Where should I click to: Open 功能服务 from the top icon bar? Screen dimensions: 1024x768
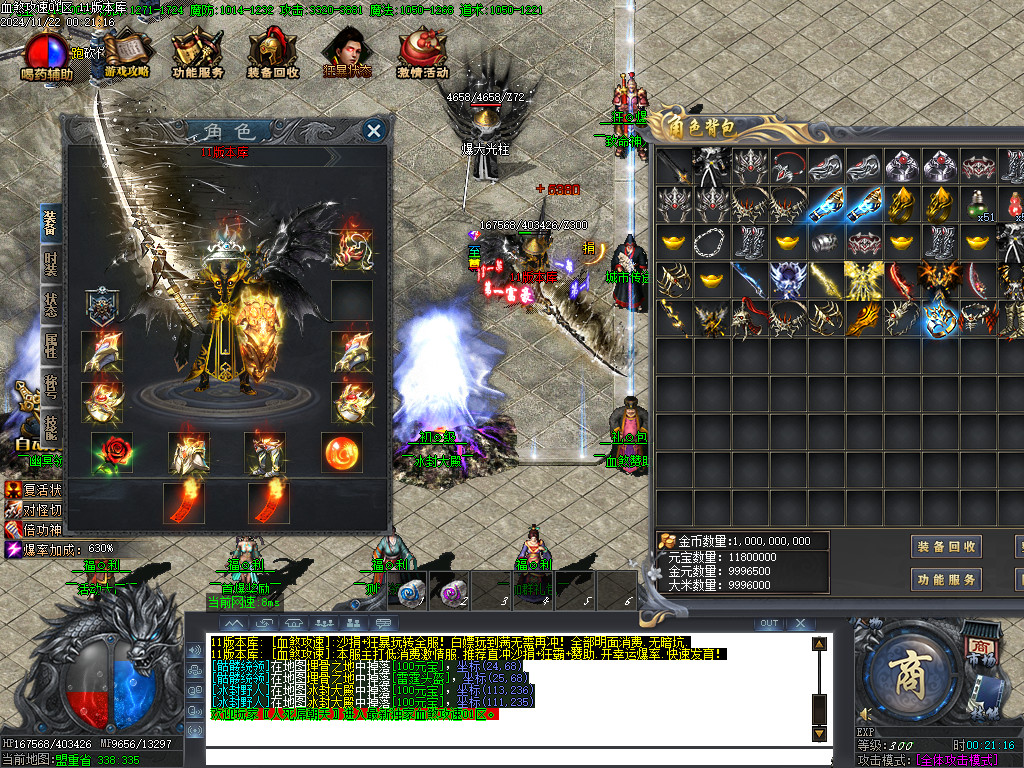click(197, 55)
